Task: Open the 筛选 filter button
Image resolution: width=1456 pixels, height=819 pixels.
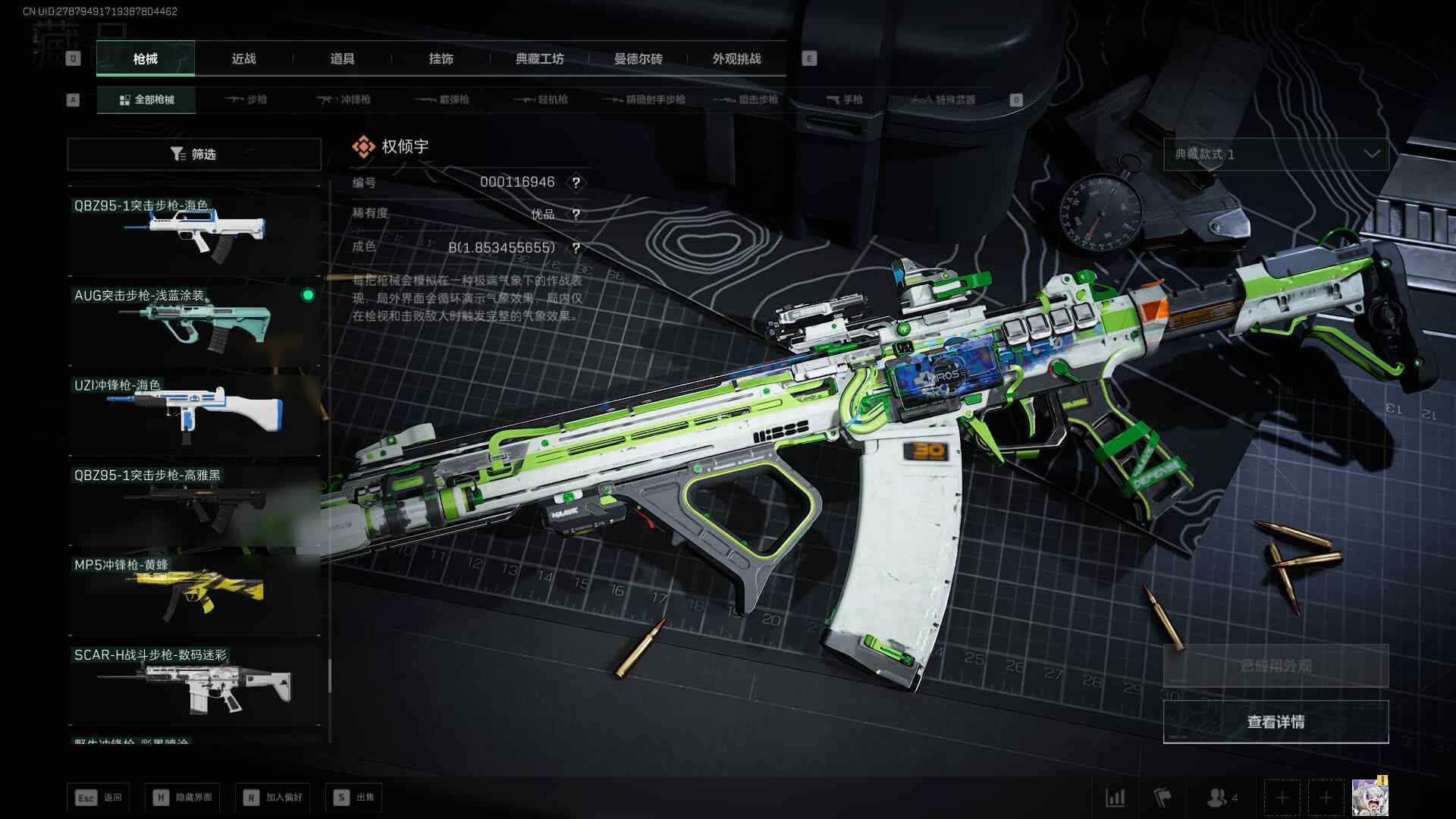Action: [194, 154]
